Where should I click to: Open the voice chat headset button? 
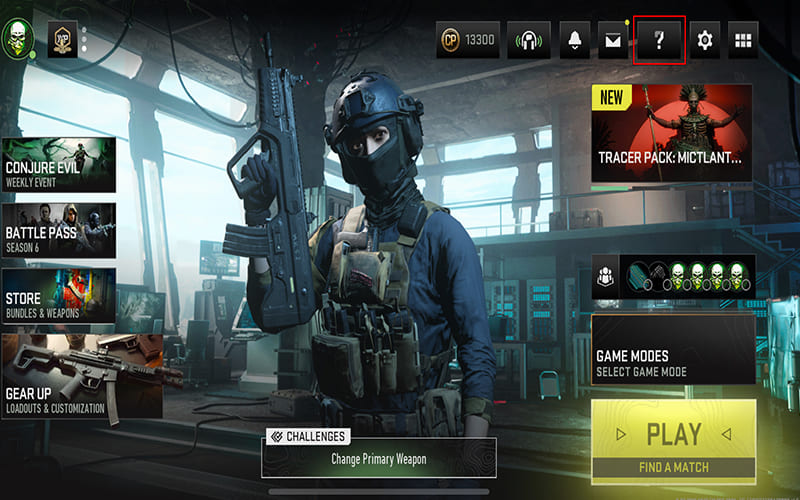pos(529,40)
